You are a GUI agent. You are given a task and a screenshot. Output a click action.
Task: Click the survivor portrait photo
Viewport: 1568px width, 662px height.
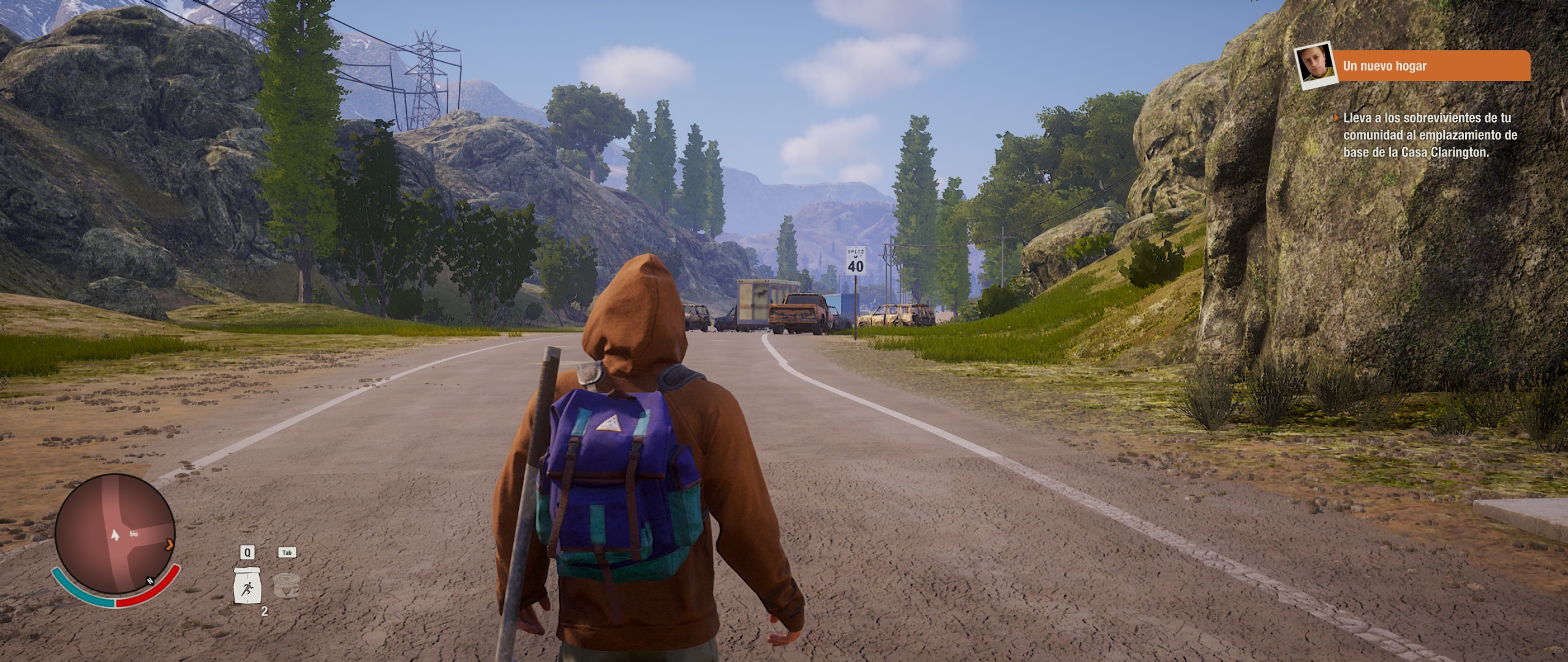tap(1314, 66)
